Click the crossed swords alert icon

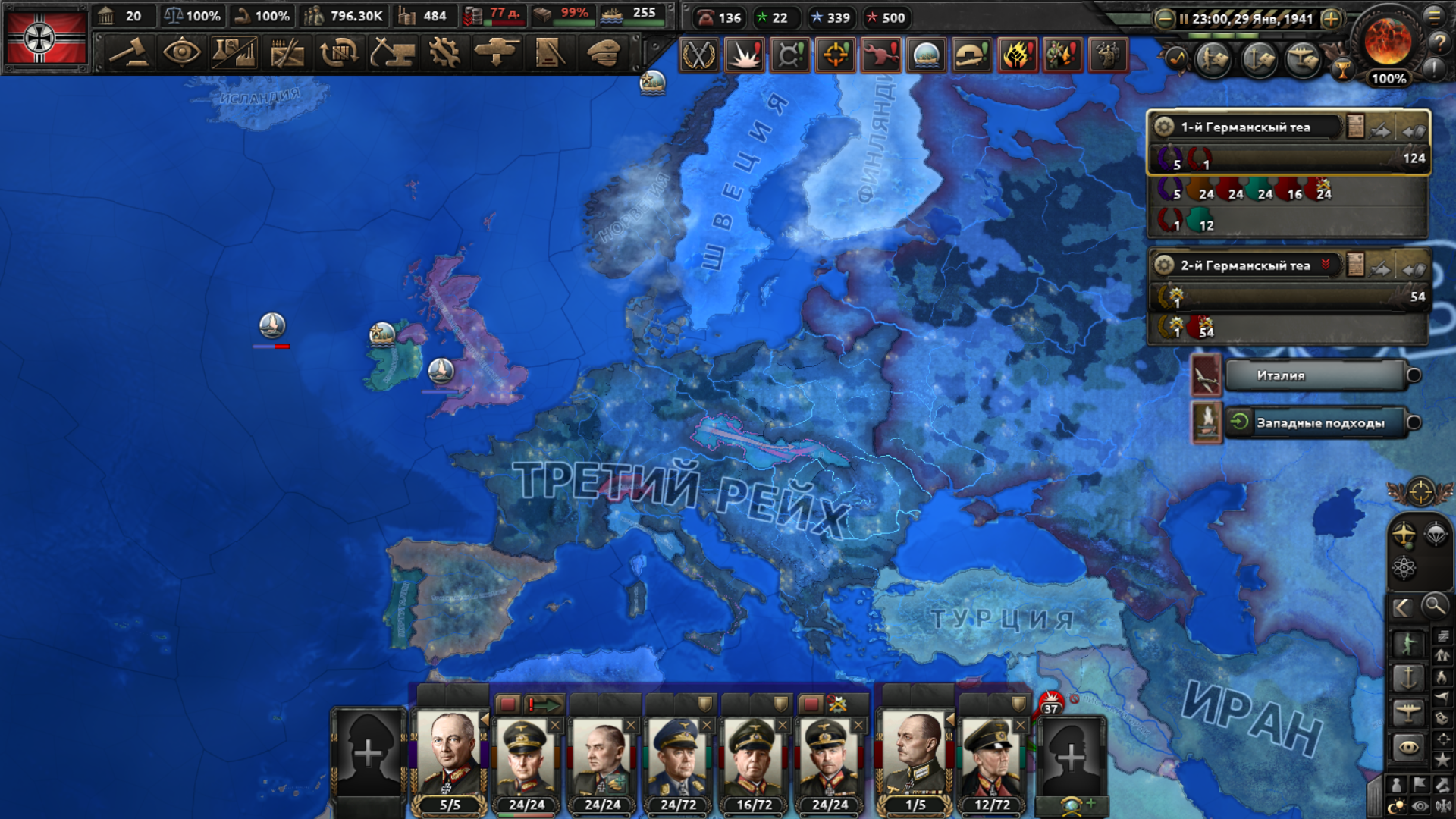click(698, 55)
